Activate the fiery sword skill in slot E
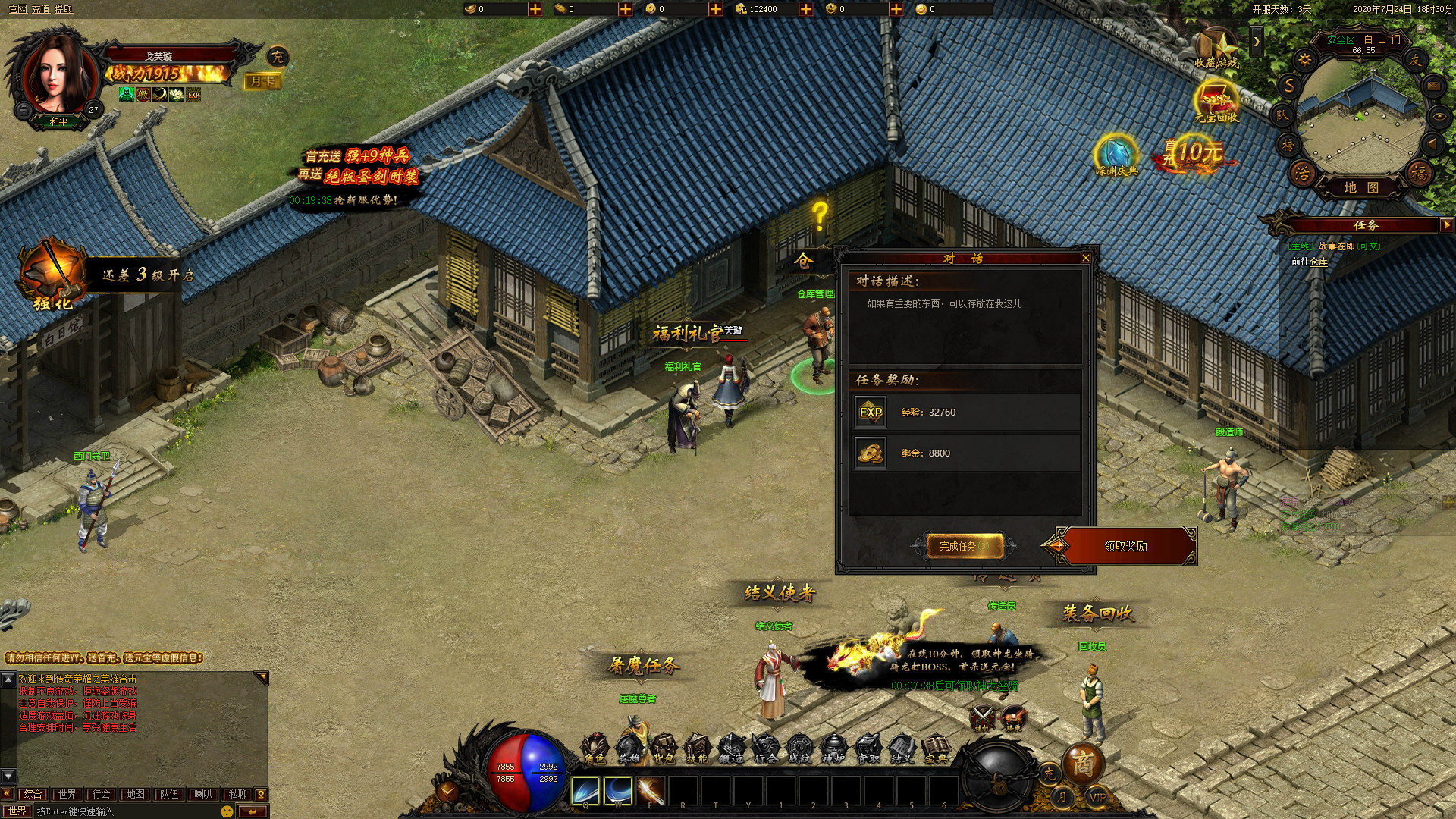Viewport: 1456px width, 819px height. pyautogui.click(x=651, y=791)
